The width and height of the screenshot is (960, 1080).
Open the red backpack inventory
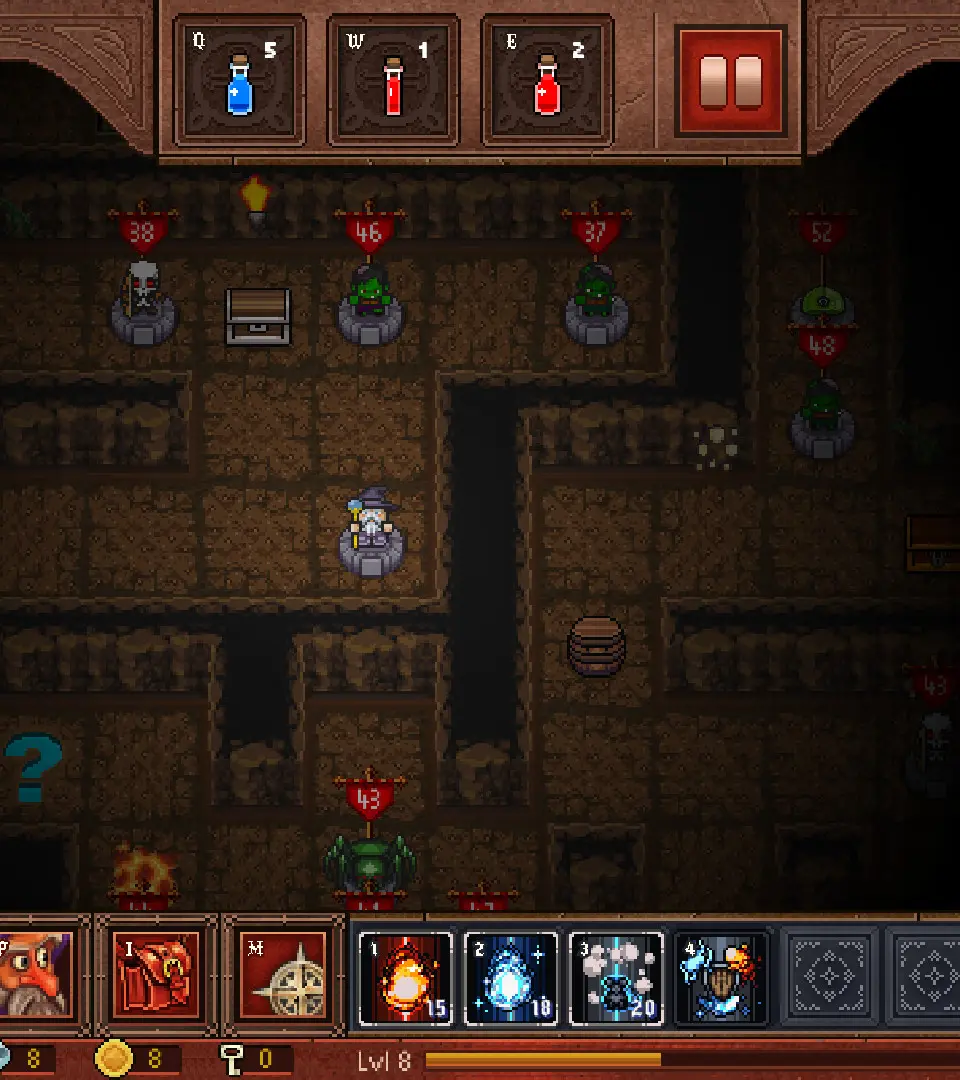(157, 974)
